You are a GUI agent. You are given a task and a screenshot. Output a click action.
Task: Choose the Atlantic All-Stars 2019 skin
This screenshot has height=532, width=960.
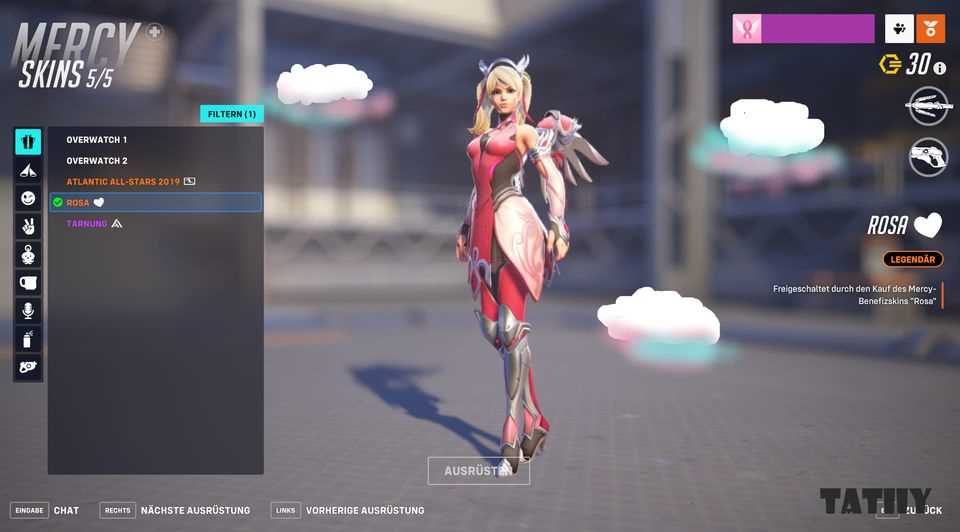(123, 182)
